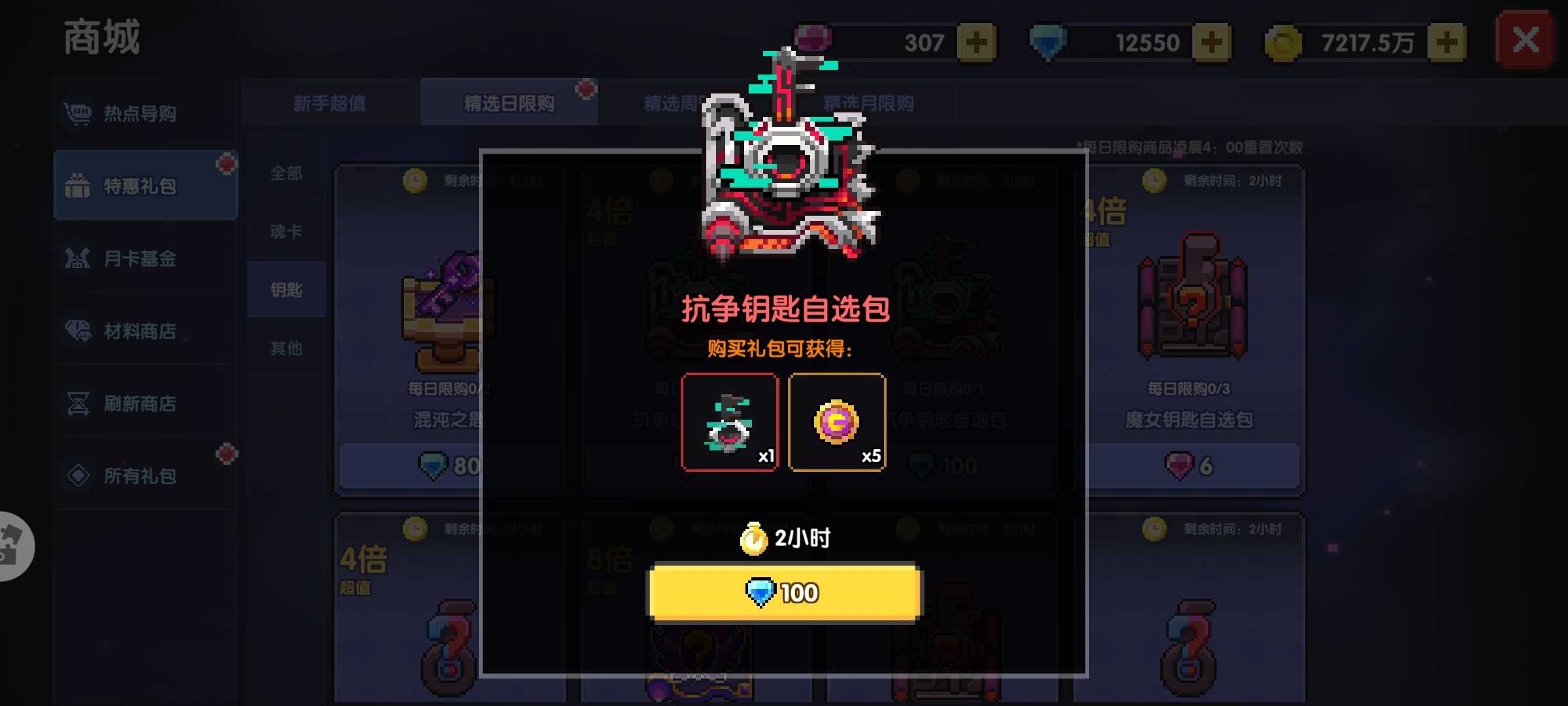Filter packs by 魂卡
The width and height of the screenshot is (1568, 706).
(x=286, y=231)
